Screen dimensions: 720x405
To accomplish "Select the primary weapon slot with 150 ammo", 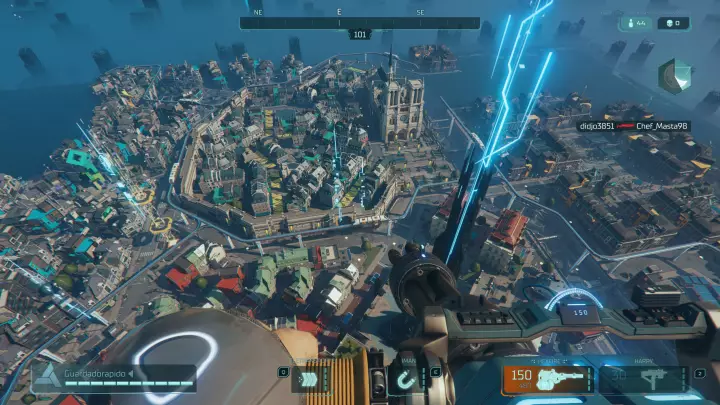I will tap(549, 379).
